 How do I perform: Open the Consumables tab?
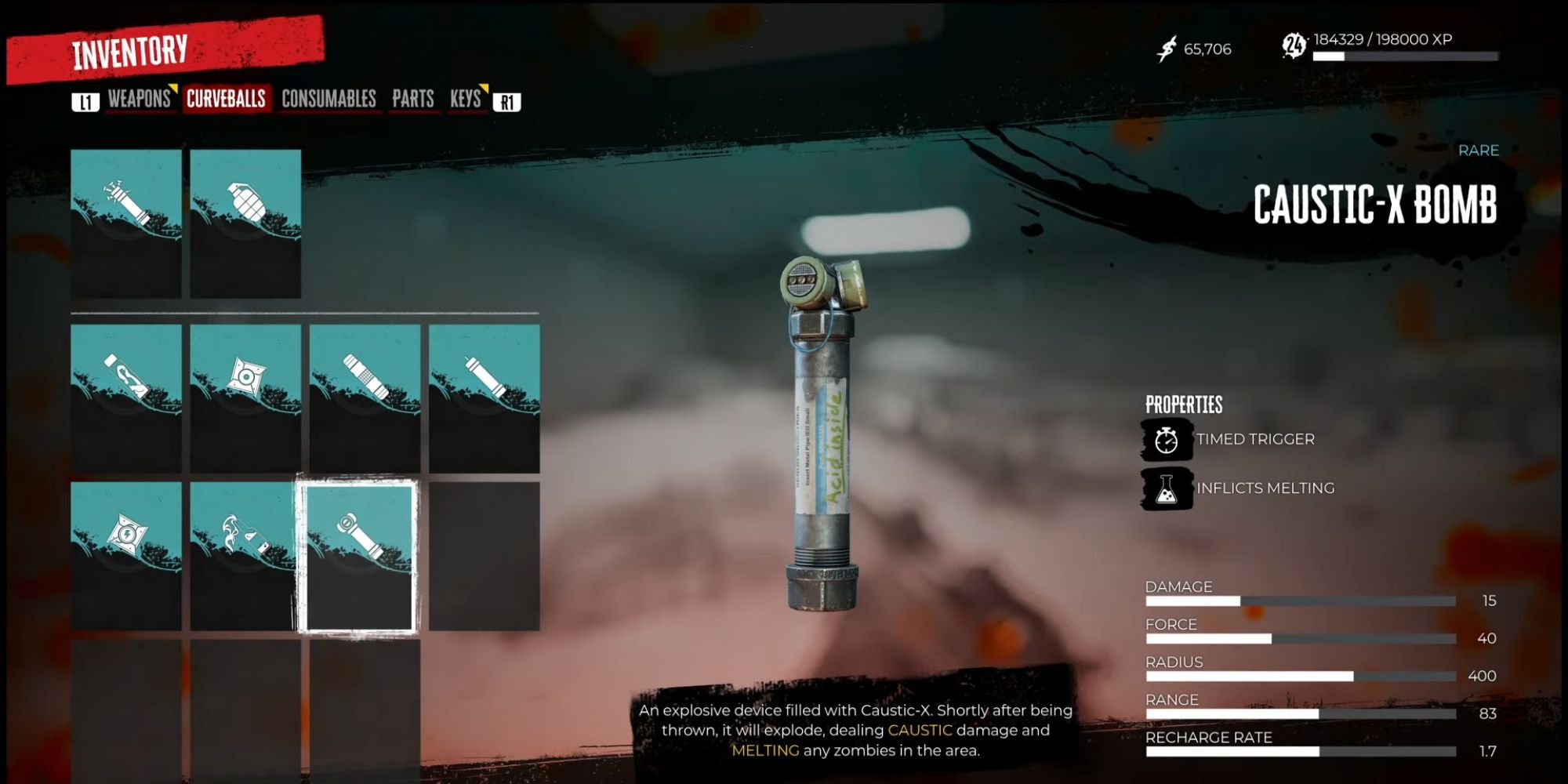click(328, 100)
